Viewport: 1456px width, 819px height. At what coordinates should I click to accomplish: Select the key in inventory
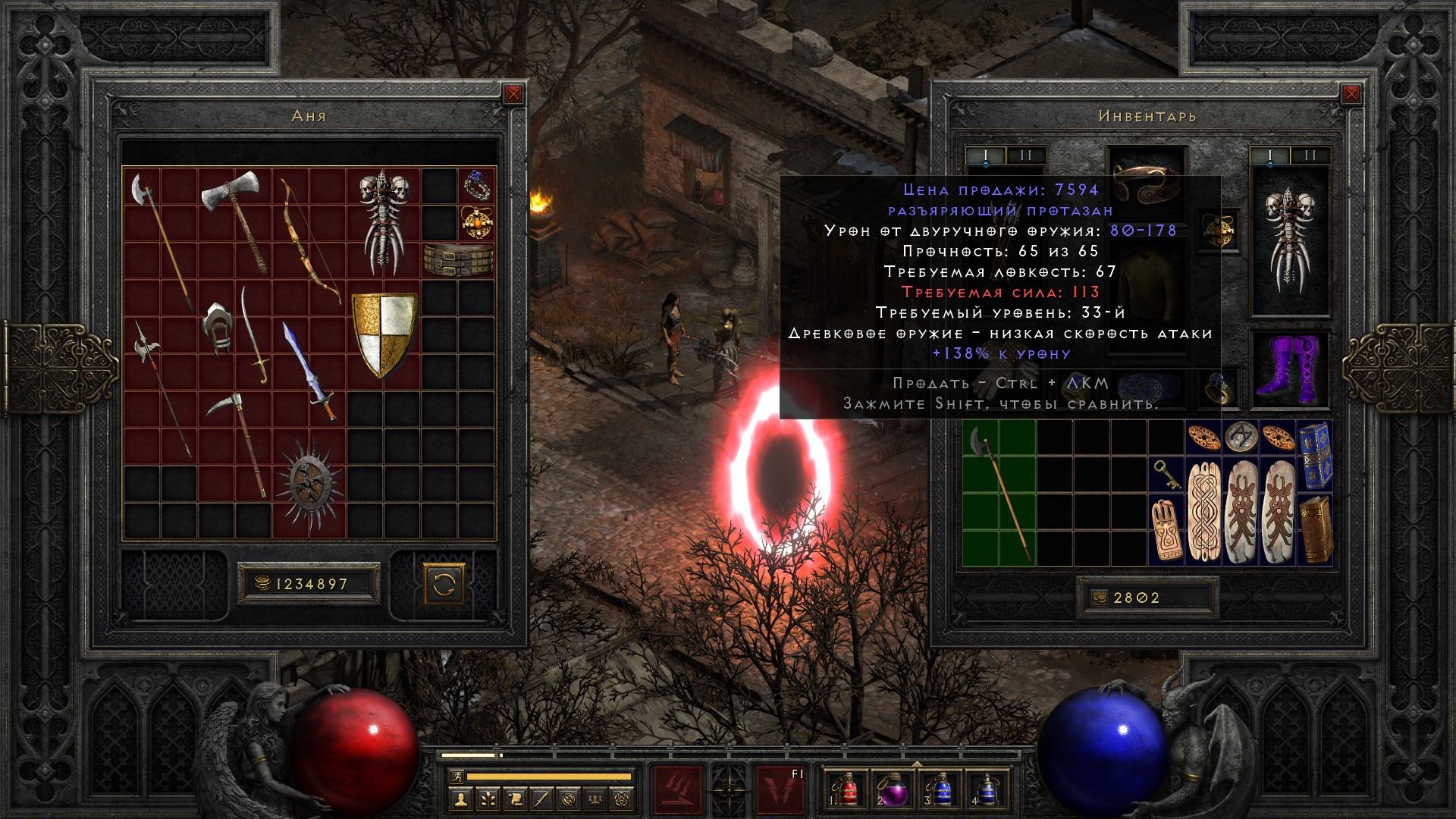pyautogui.click(x=1166, y=475)
